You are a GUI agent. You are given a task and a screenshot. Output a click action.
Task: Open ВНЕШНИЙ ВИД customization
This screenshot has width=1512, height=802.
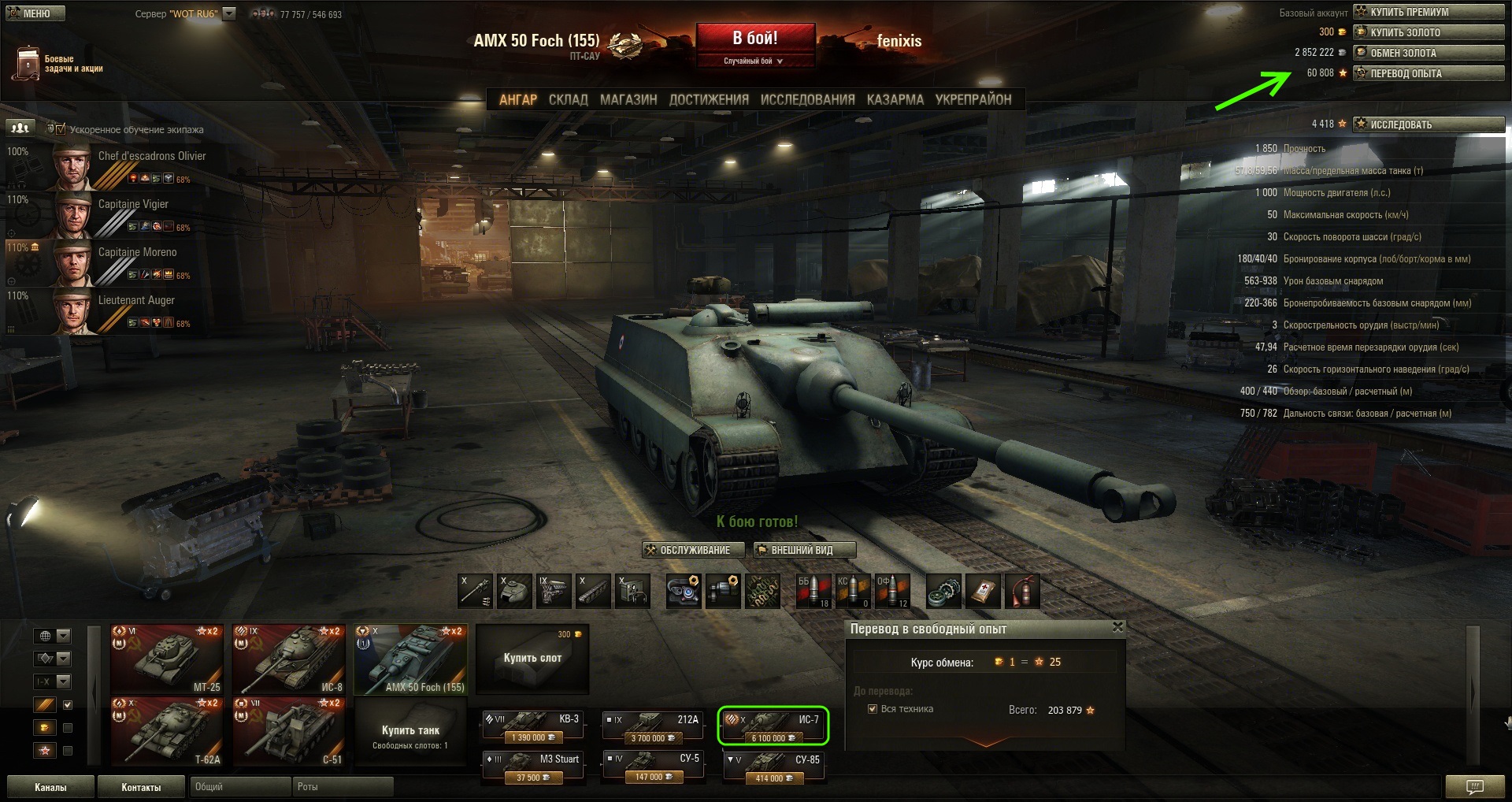click(x=803, y=550)
